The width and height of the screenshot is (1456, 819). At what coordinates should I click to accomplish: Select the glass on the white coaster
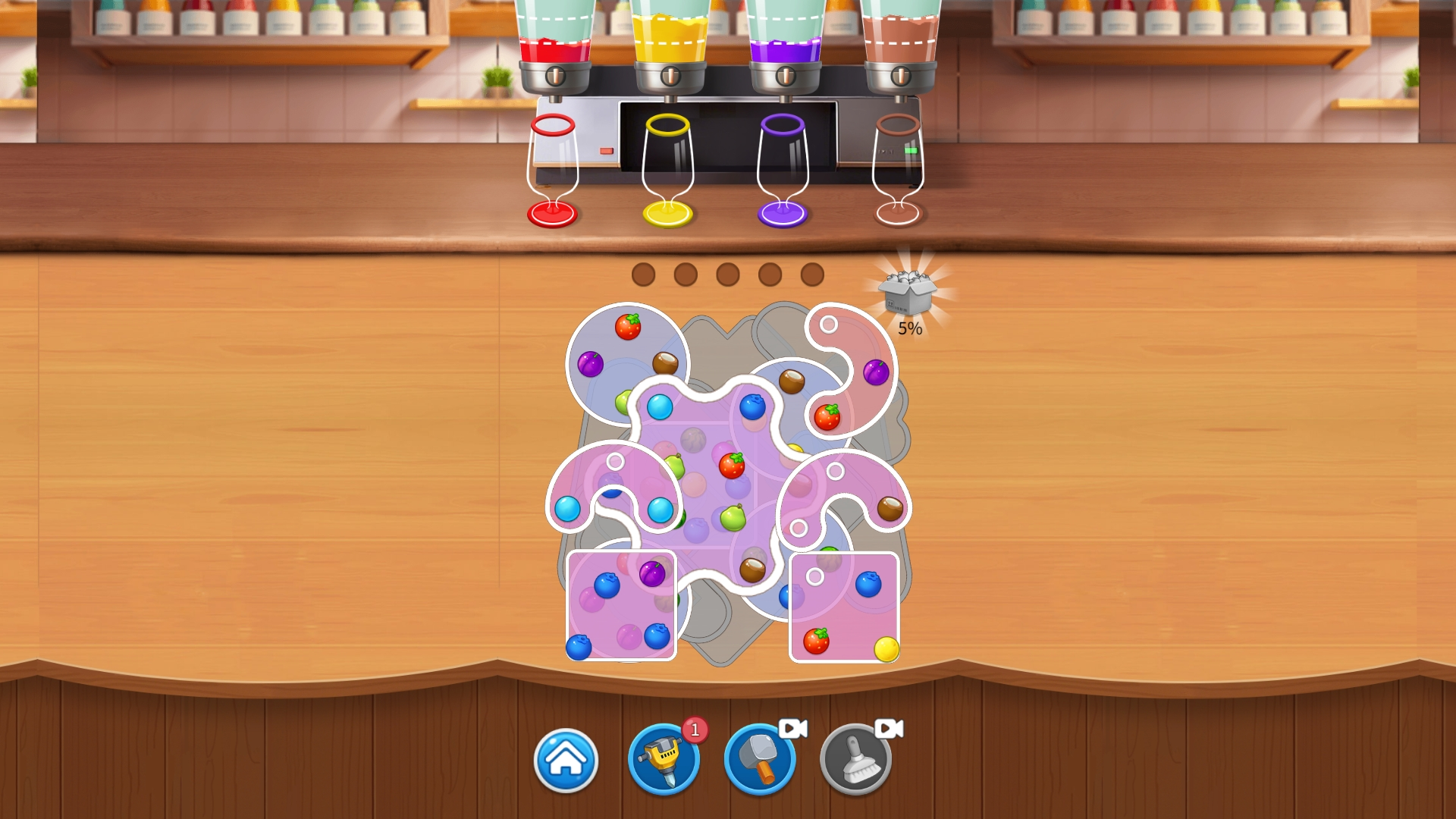click(x=899, y=167)
